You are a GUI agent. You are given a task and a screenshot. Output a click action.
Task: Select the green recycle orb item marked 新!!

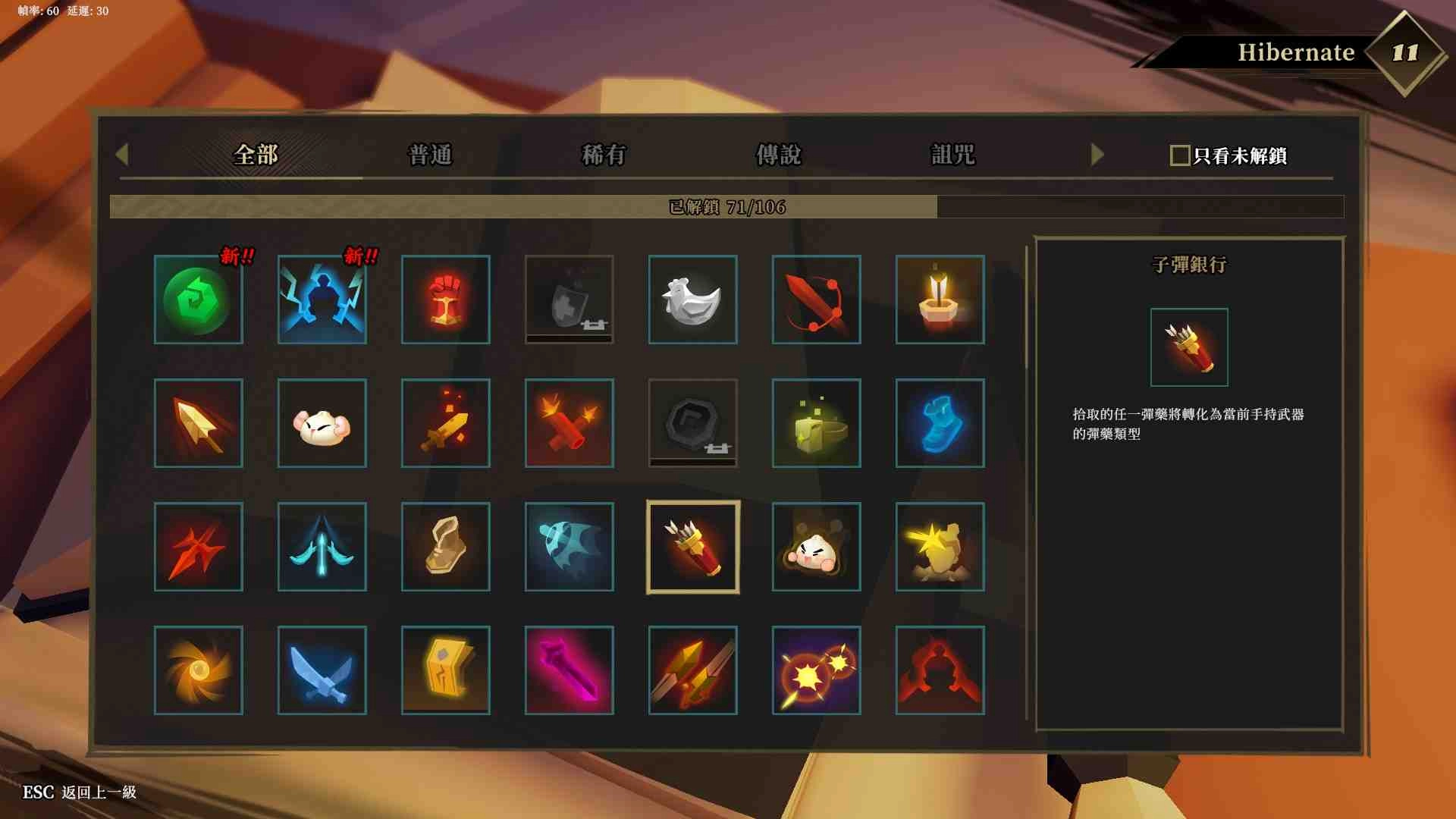198,298
